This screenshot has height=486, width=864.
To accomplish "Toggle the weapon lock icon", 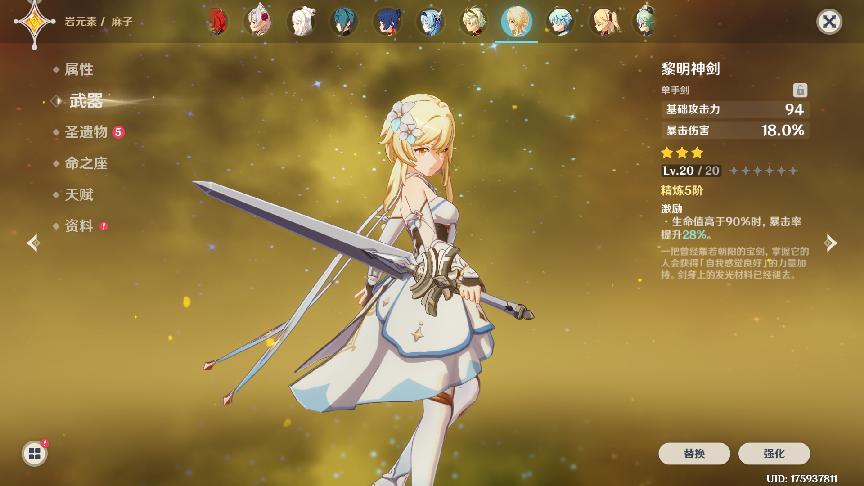I will 799,90.
